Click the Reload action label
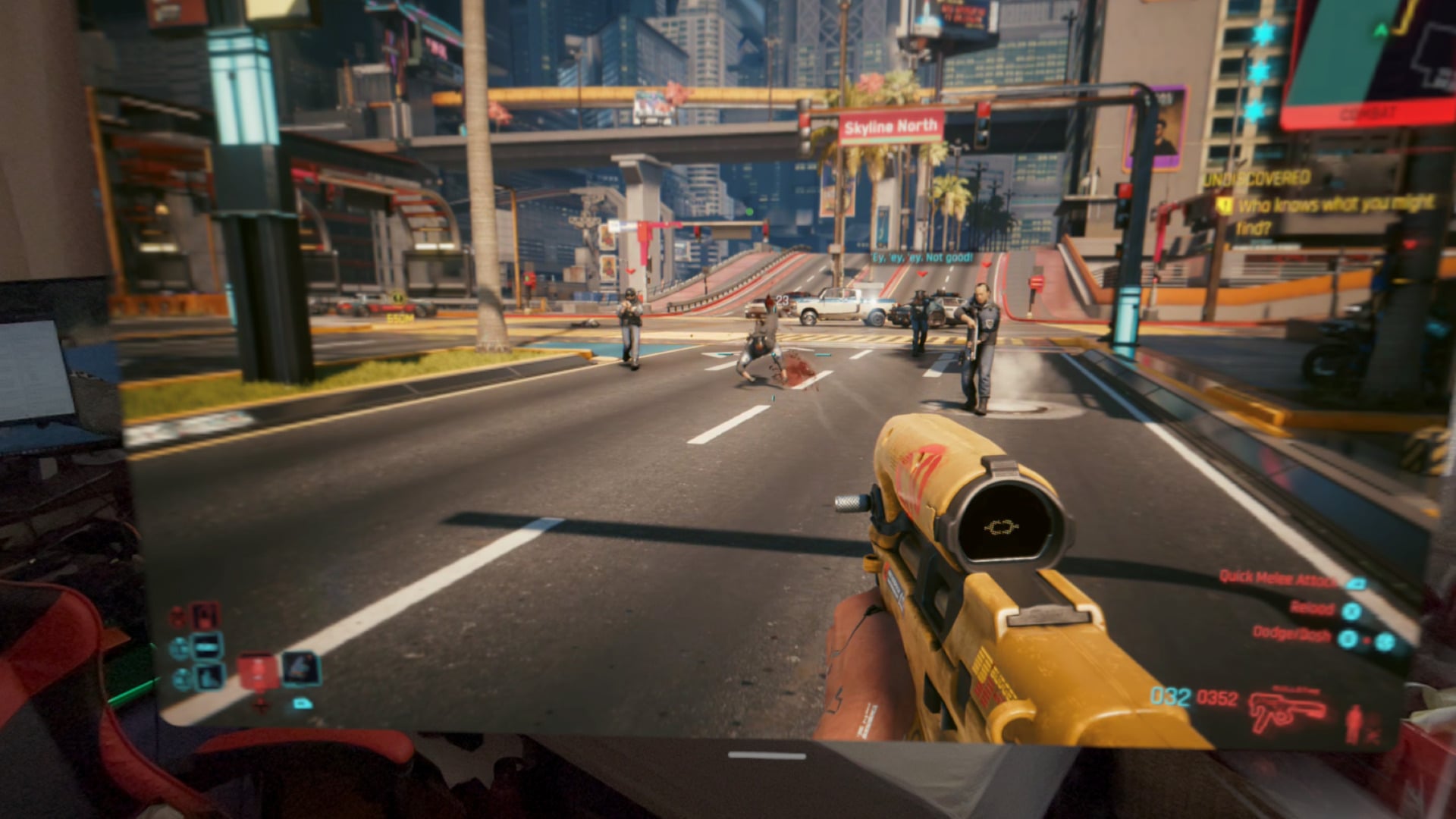 pos(1313,609)
